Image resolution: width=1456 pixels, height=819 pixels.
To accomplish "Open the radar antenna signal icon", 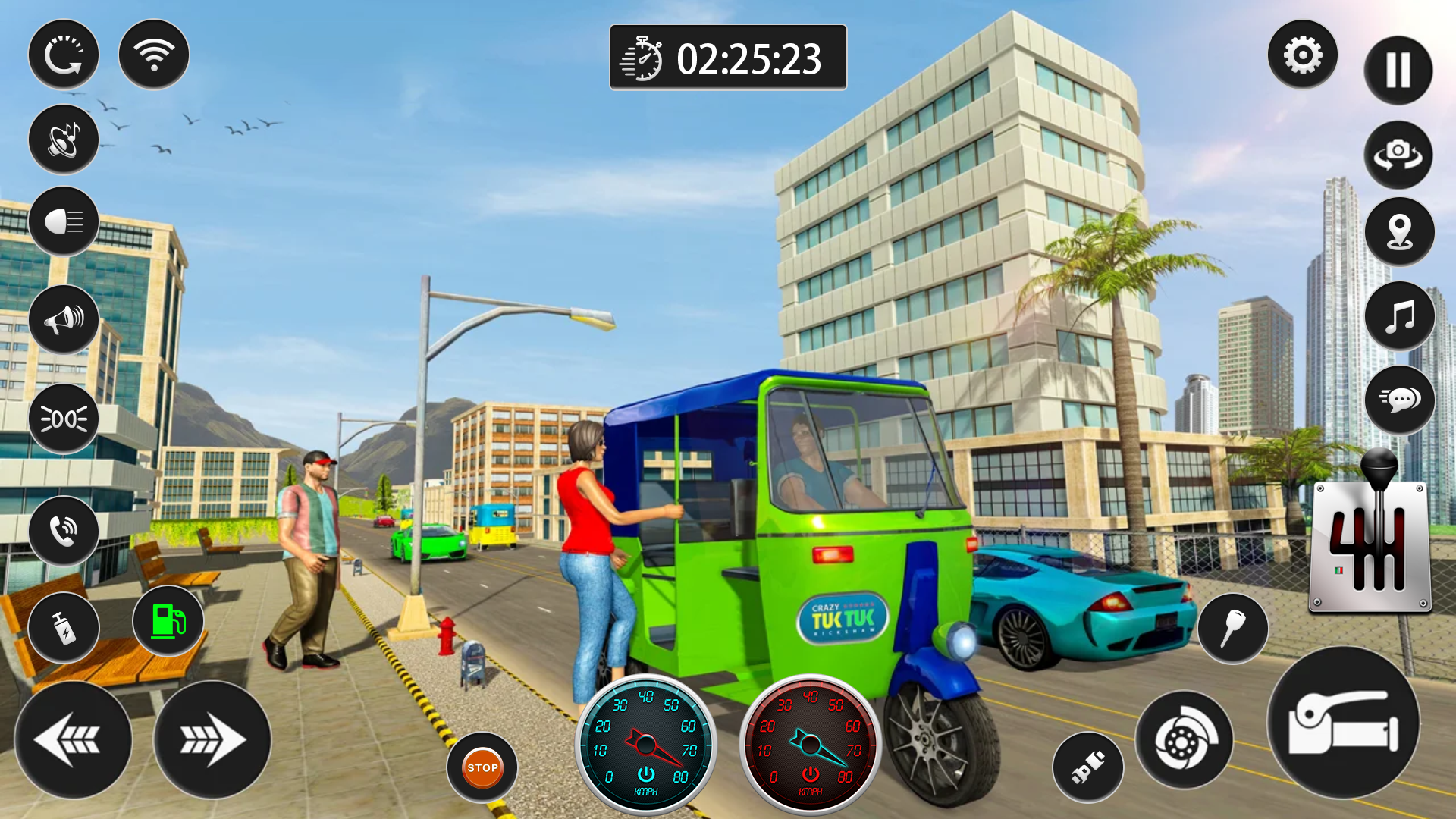I will tap(64, 139).
